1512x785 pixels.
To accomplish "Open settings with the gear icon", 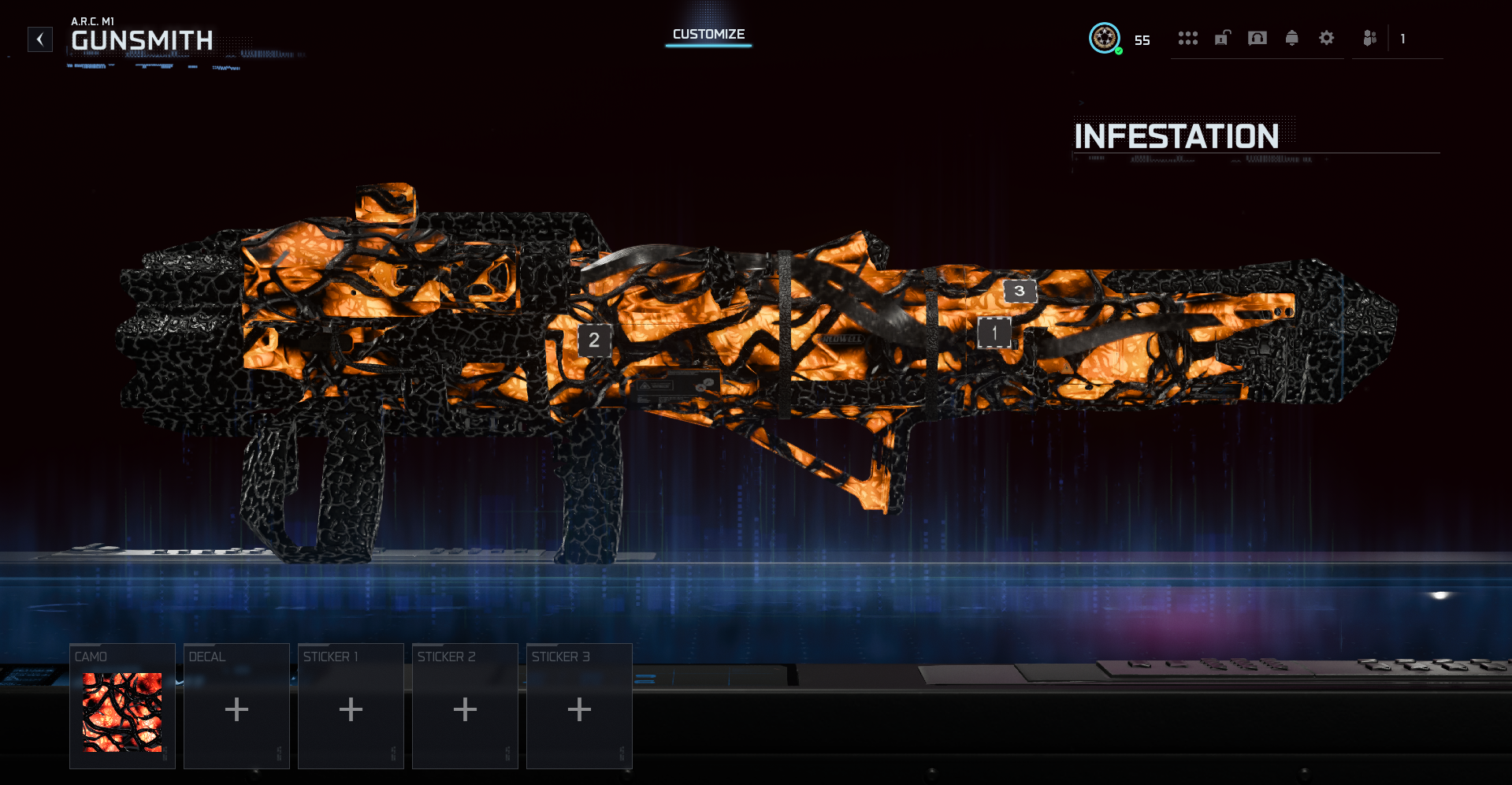I will (1327, 38).
